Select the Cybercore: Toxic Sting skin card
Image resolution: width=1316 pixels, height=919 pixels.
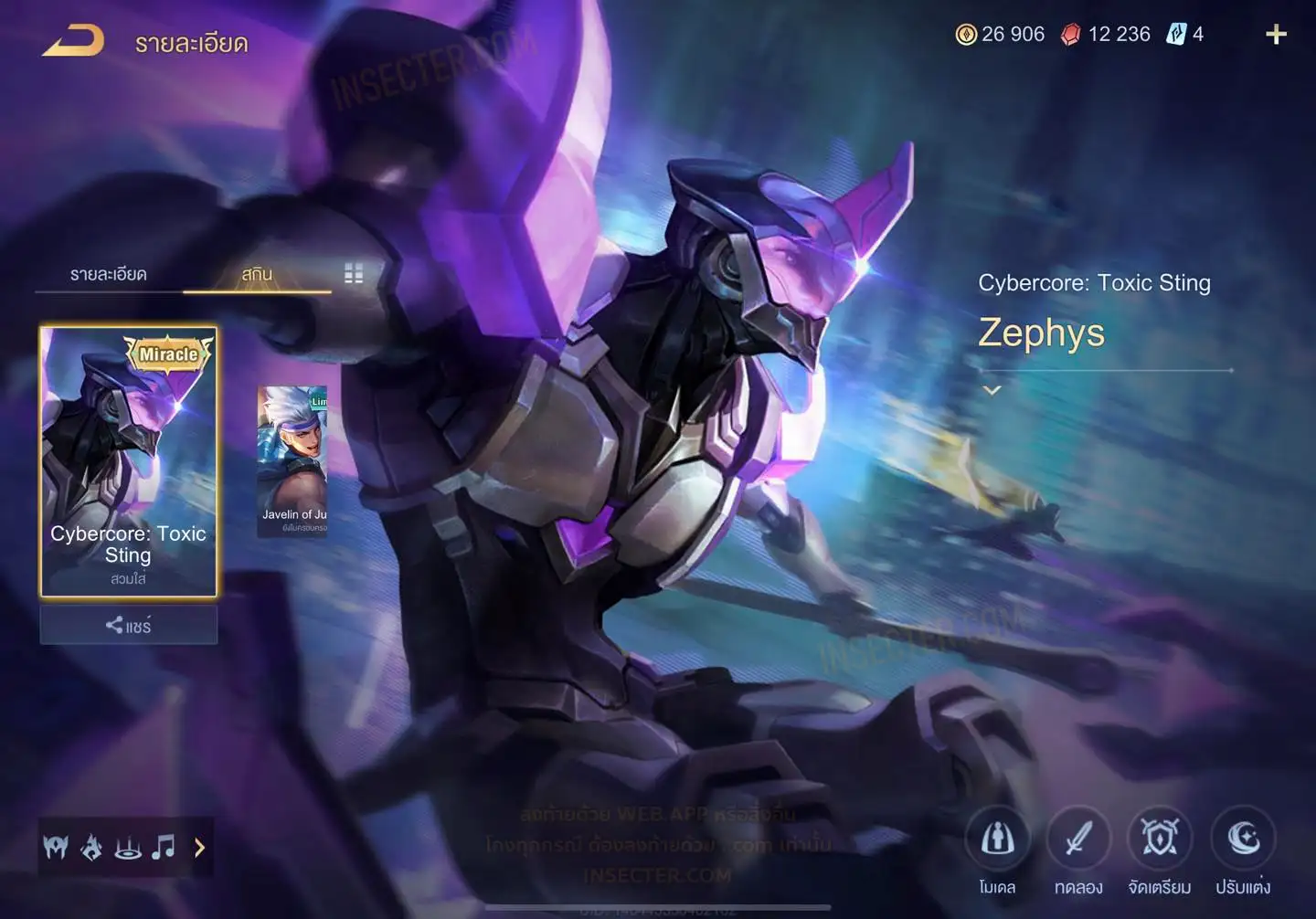(128, 461)
